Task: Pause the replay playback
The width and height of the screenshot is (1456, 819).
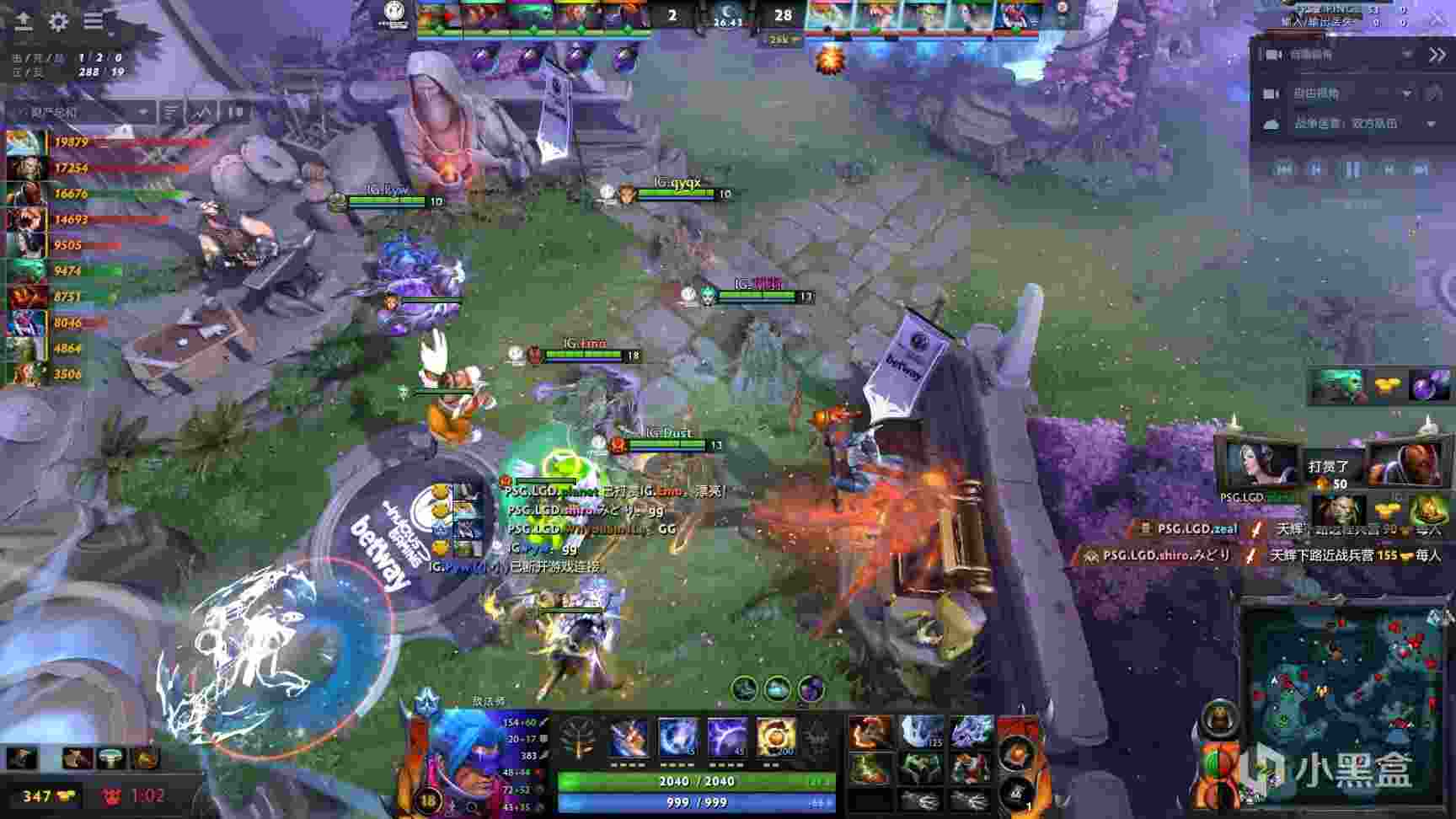Action: (x=1352, y=169)
